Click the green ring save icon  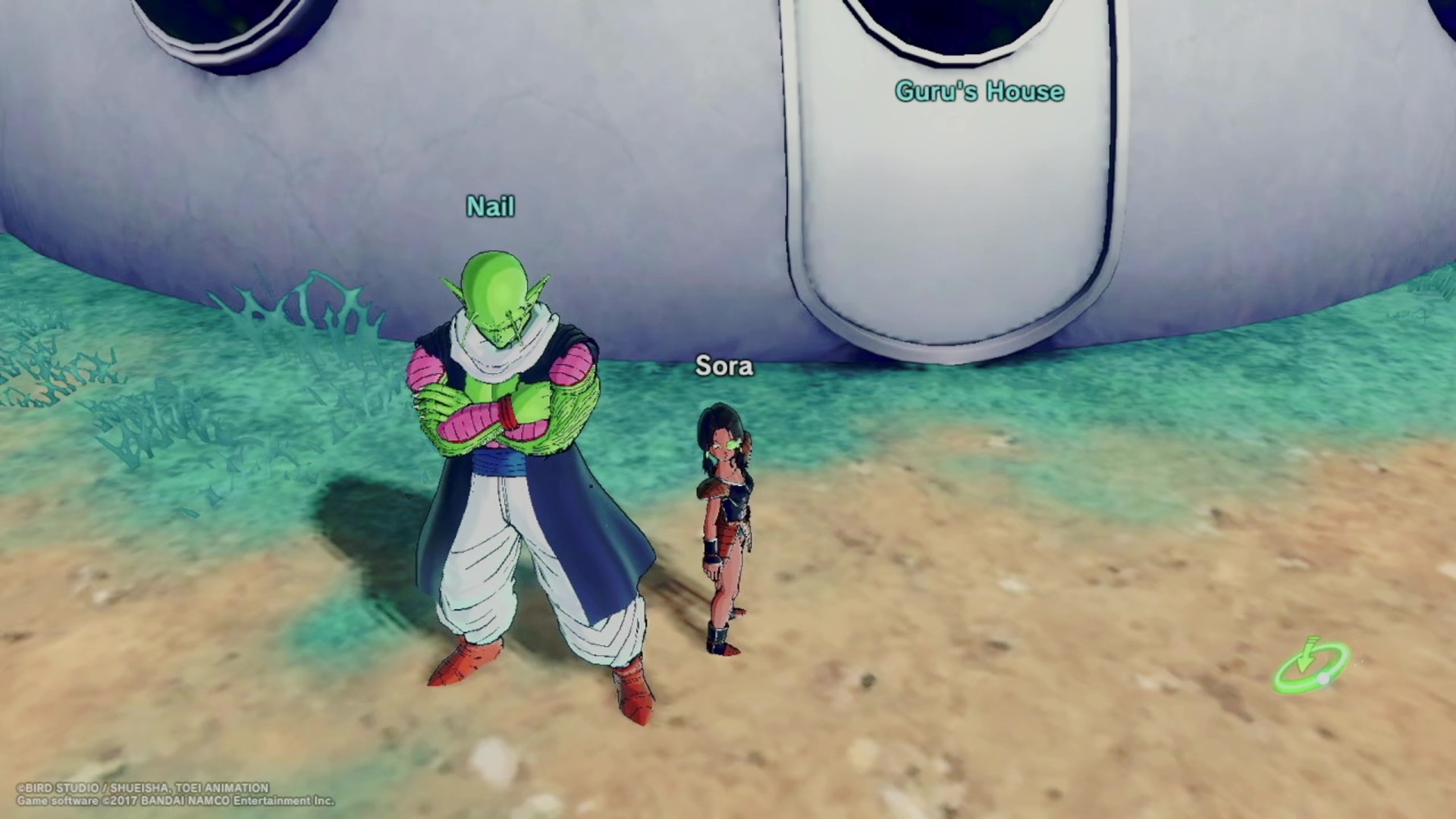[x=1311, y=667]
